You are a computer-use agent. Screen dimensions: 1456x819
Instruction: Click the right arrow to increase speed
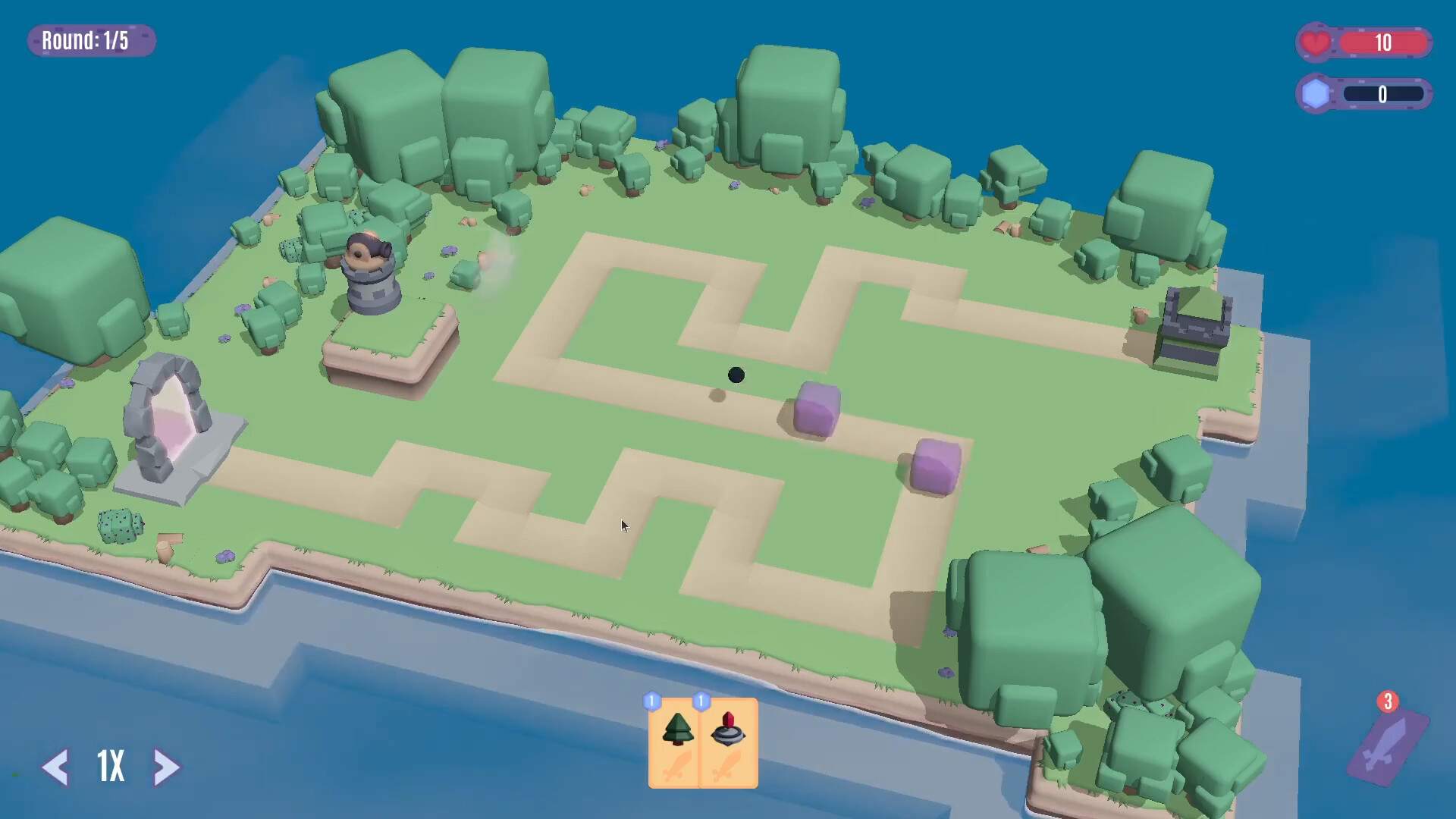[x=167, y=768]
